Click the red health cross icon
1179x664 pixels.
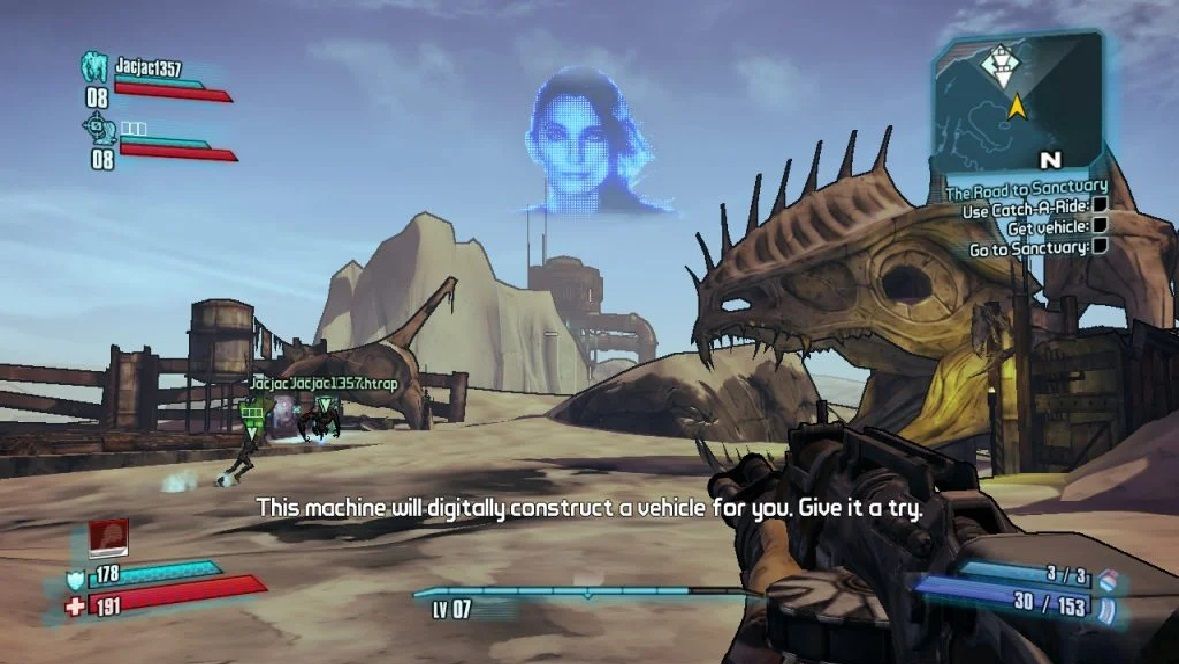[75, 605]
